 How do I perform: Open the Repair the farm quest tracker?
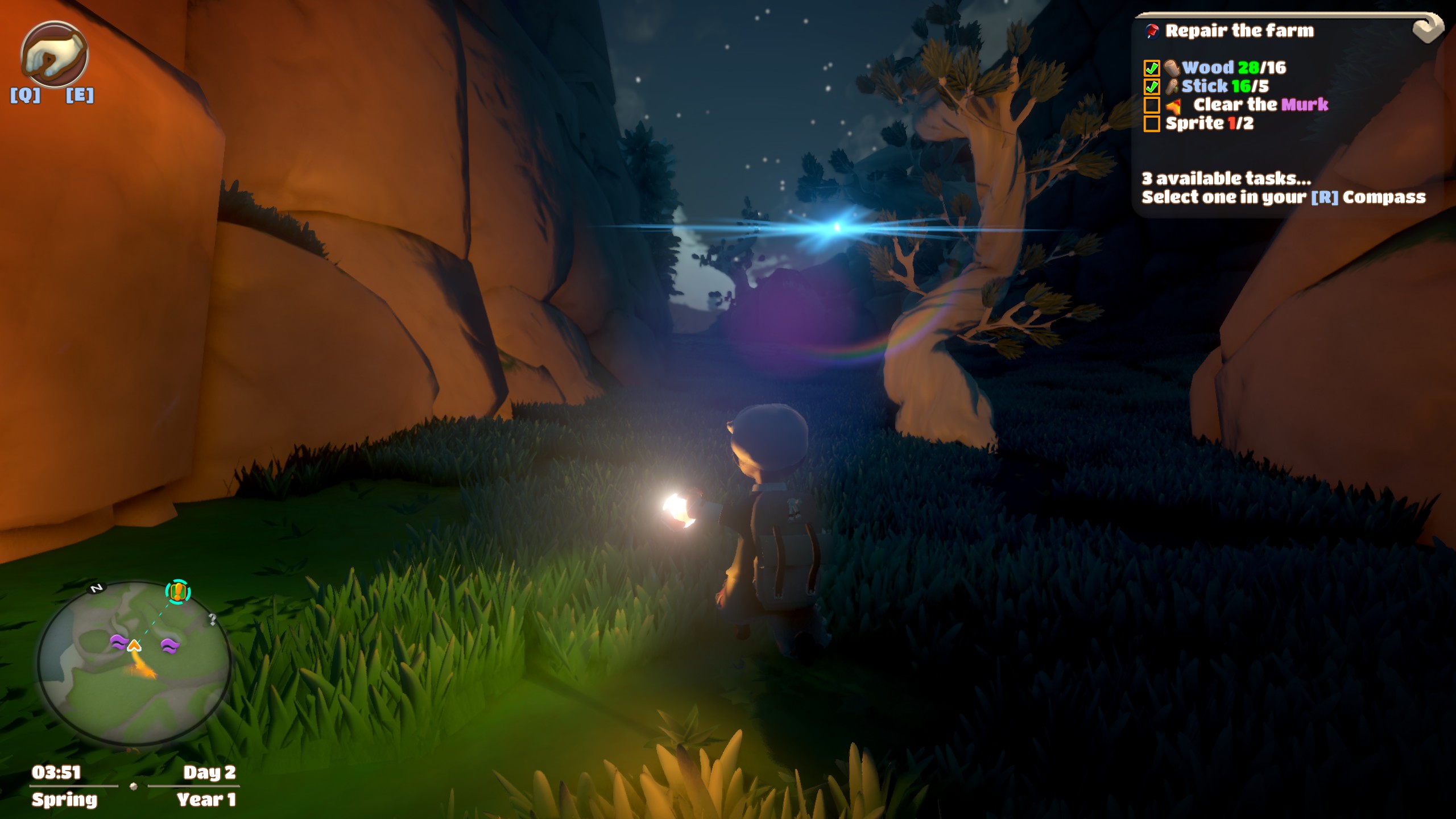pyautogui.click(x=1239, y=31)
